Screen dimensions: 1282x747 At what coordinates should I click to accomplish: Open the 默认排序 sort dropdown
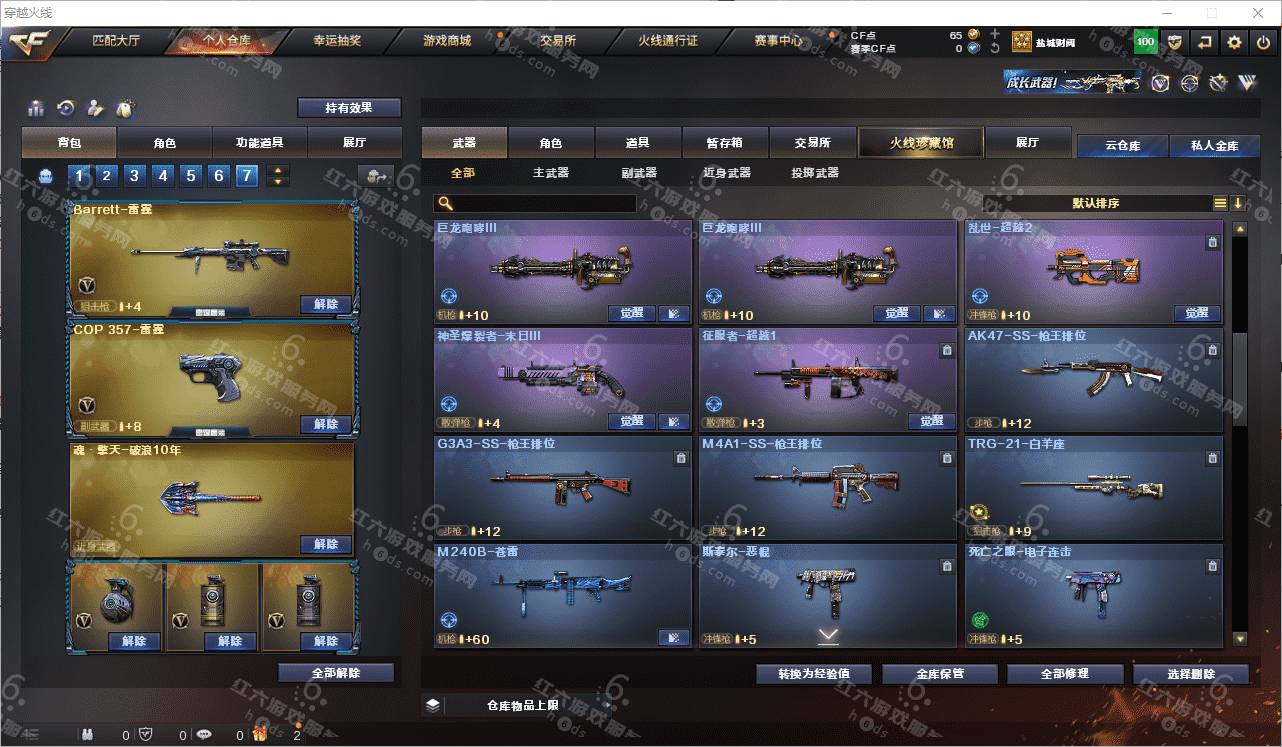tap(1096, 203)
